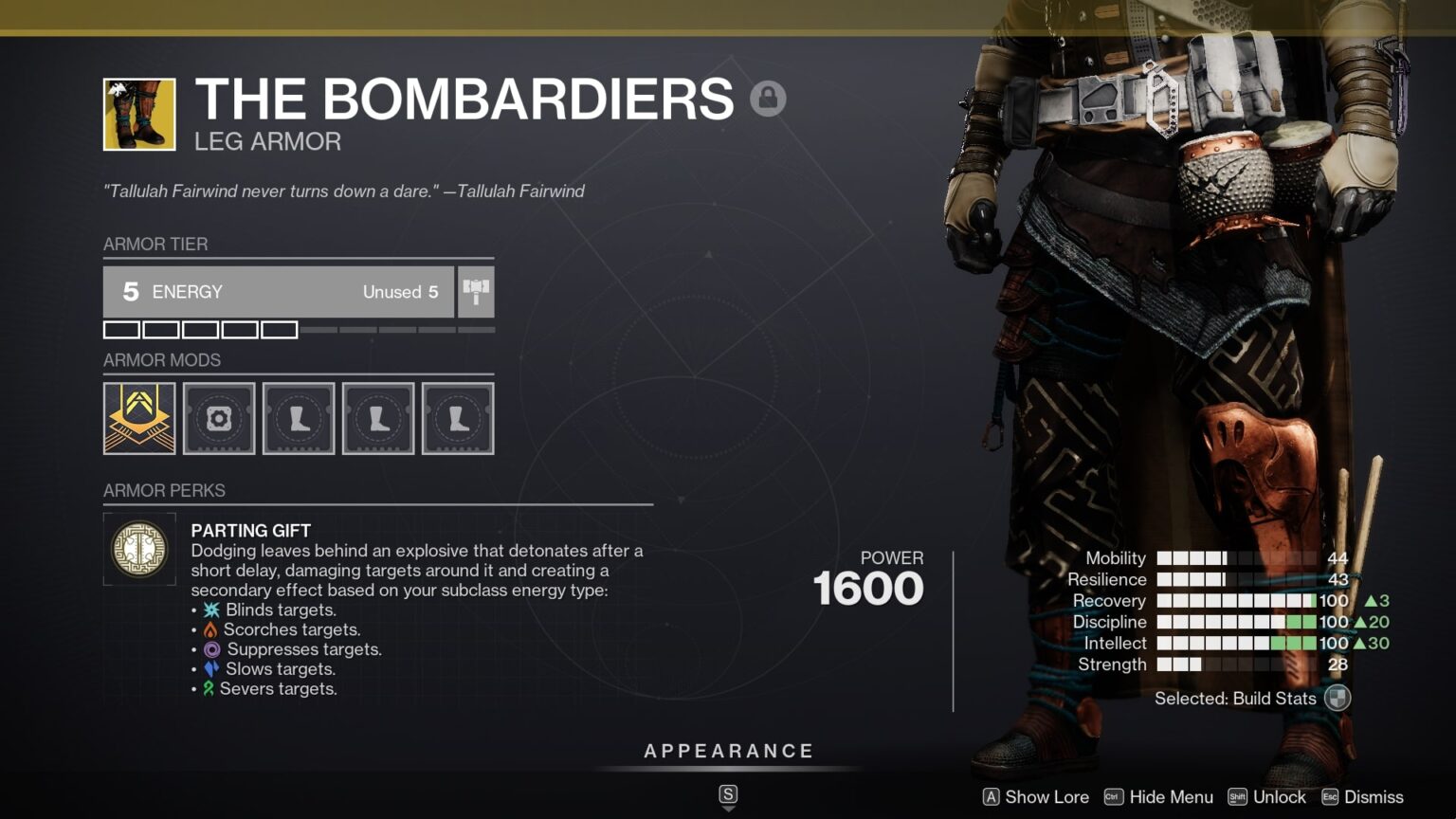Click the Parting Gift perk icon
Image resolution: width=1456 pixels, height=819 pixels.
139,548
